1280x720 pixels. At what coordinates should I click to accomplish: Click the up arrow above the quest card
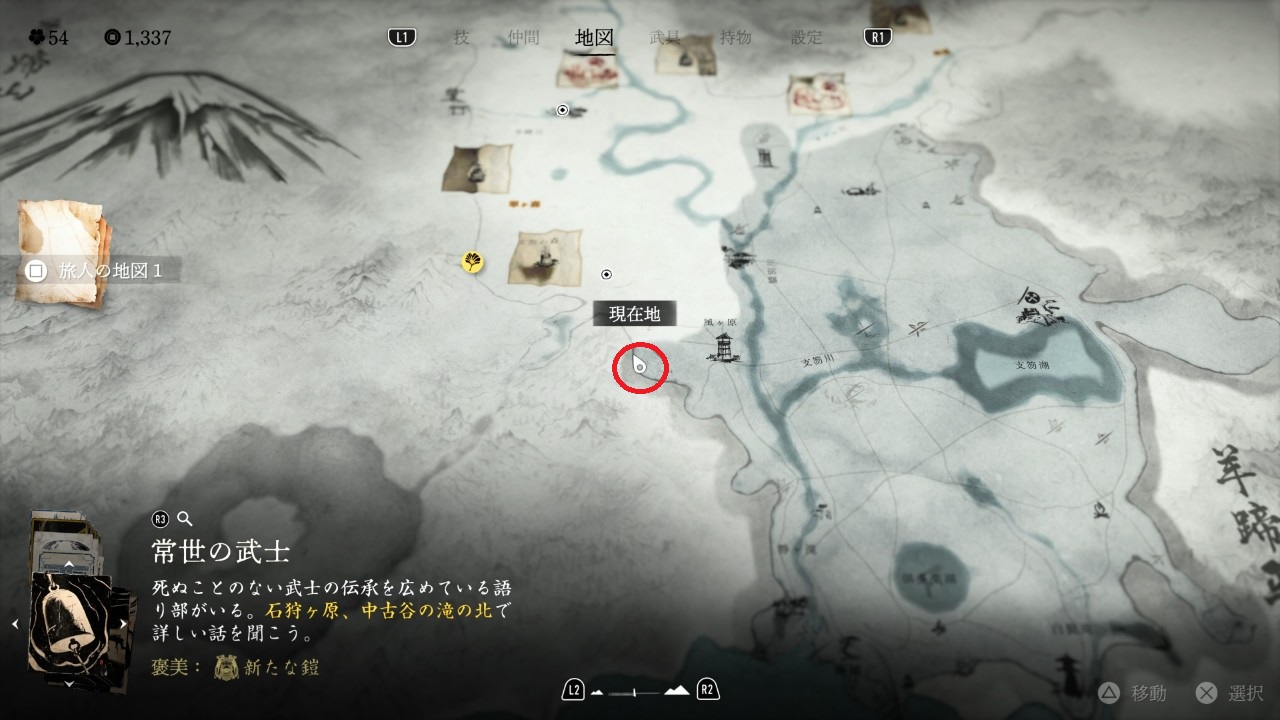pyautogui.click(x=68, y=565)
